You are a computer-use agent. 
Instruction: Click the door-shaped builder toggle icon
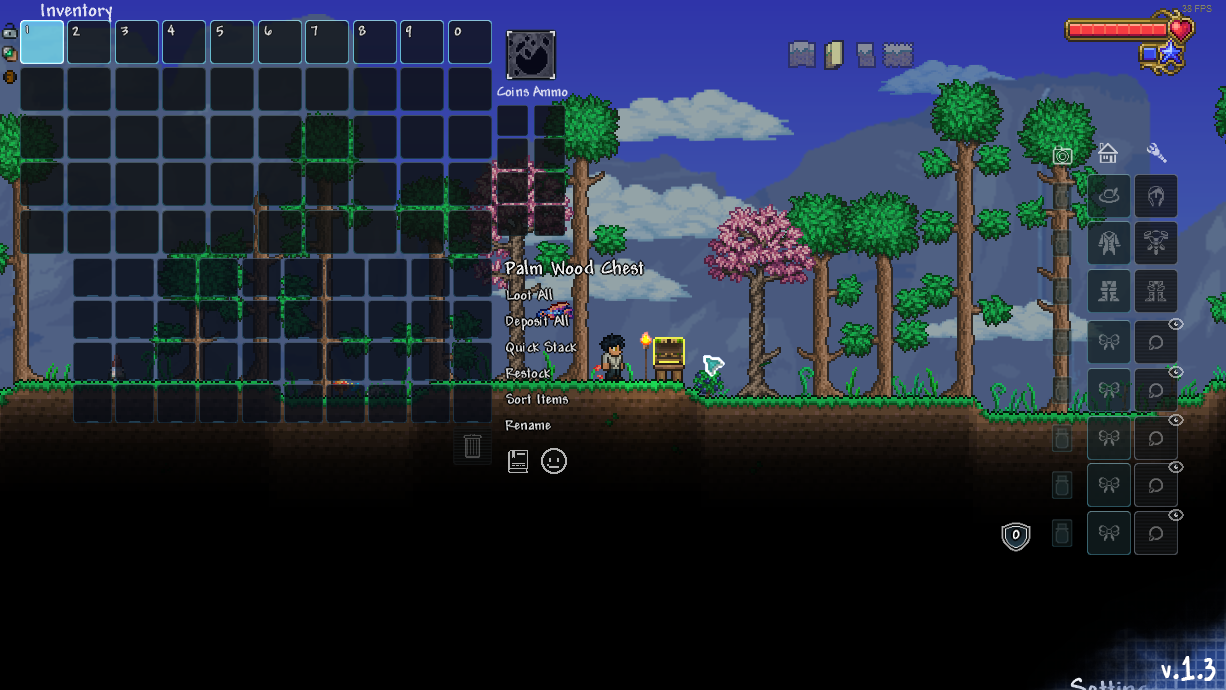[x=834, y=54]
